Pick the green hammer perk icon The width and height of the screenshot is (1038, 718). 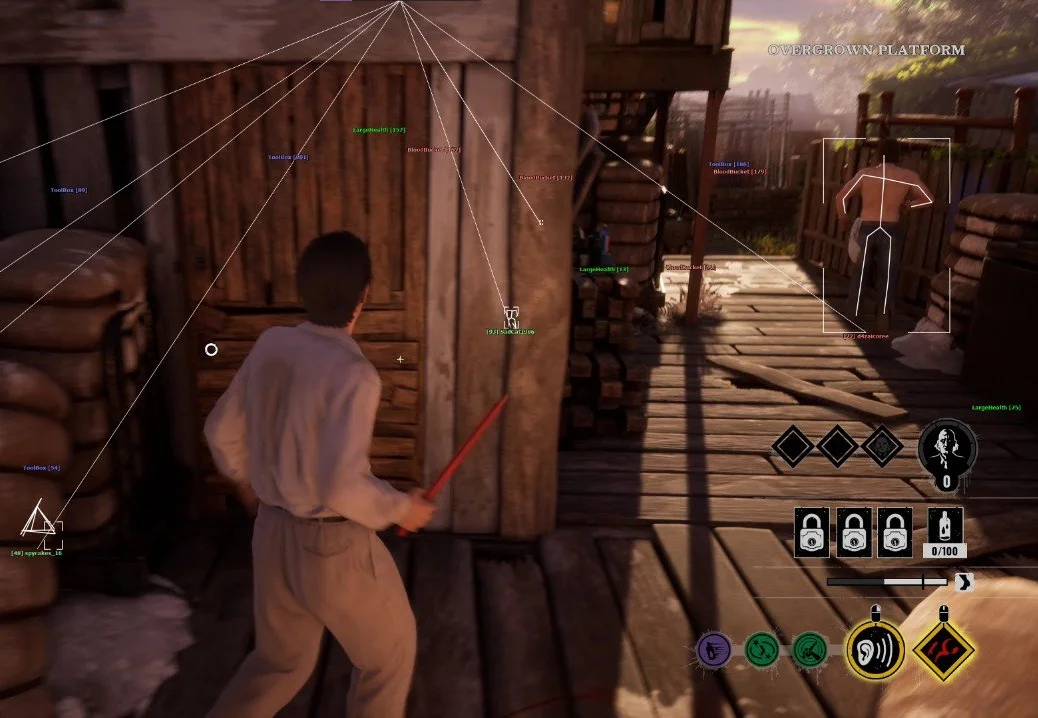tap(808, 651)
